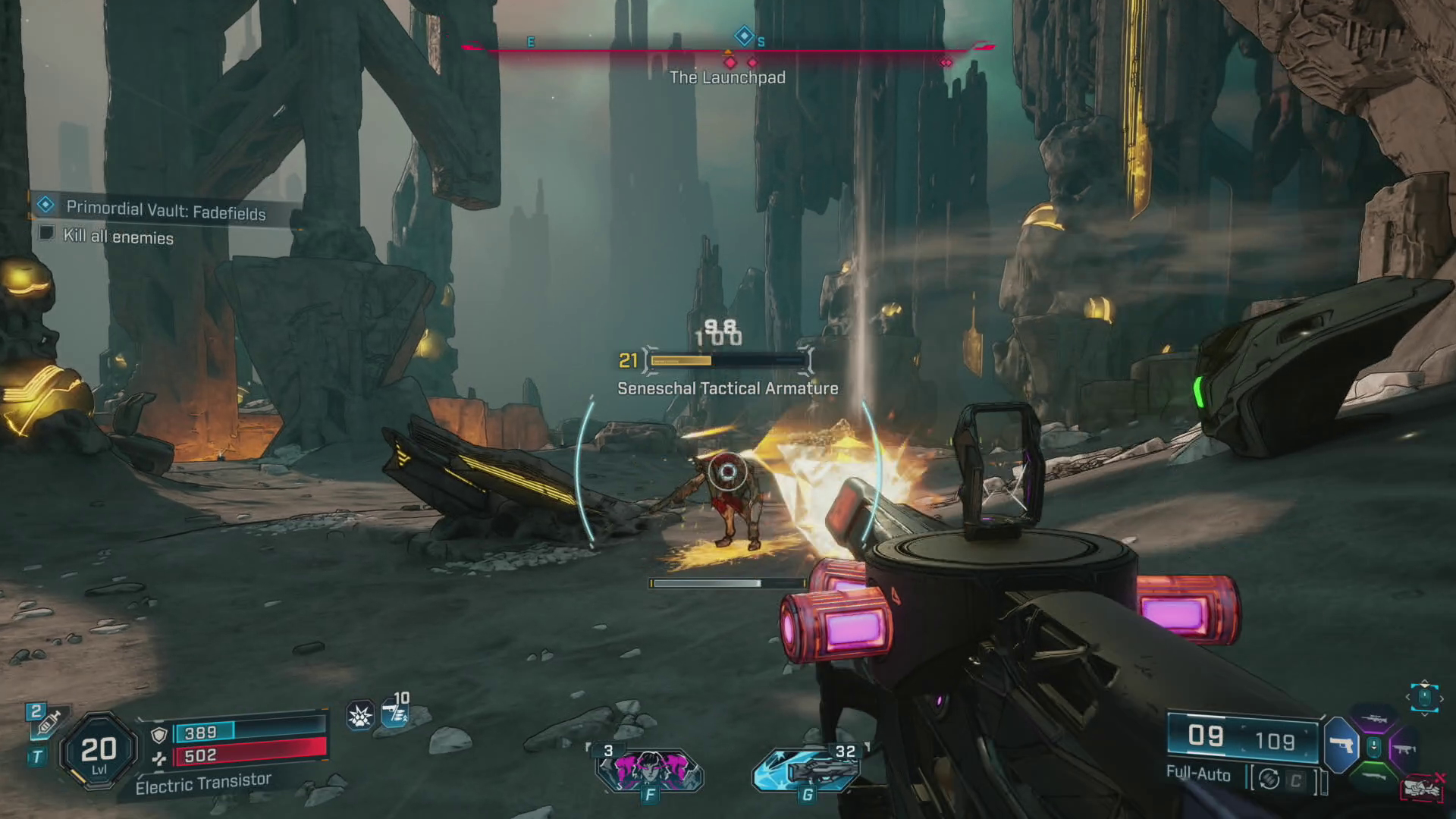The height and width of the screenshot is (819, 1456).
Task: Click the compass bar quest diamond marker
Action: 744,36
